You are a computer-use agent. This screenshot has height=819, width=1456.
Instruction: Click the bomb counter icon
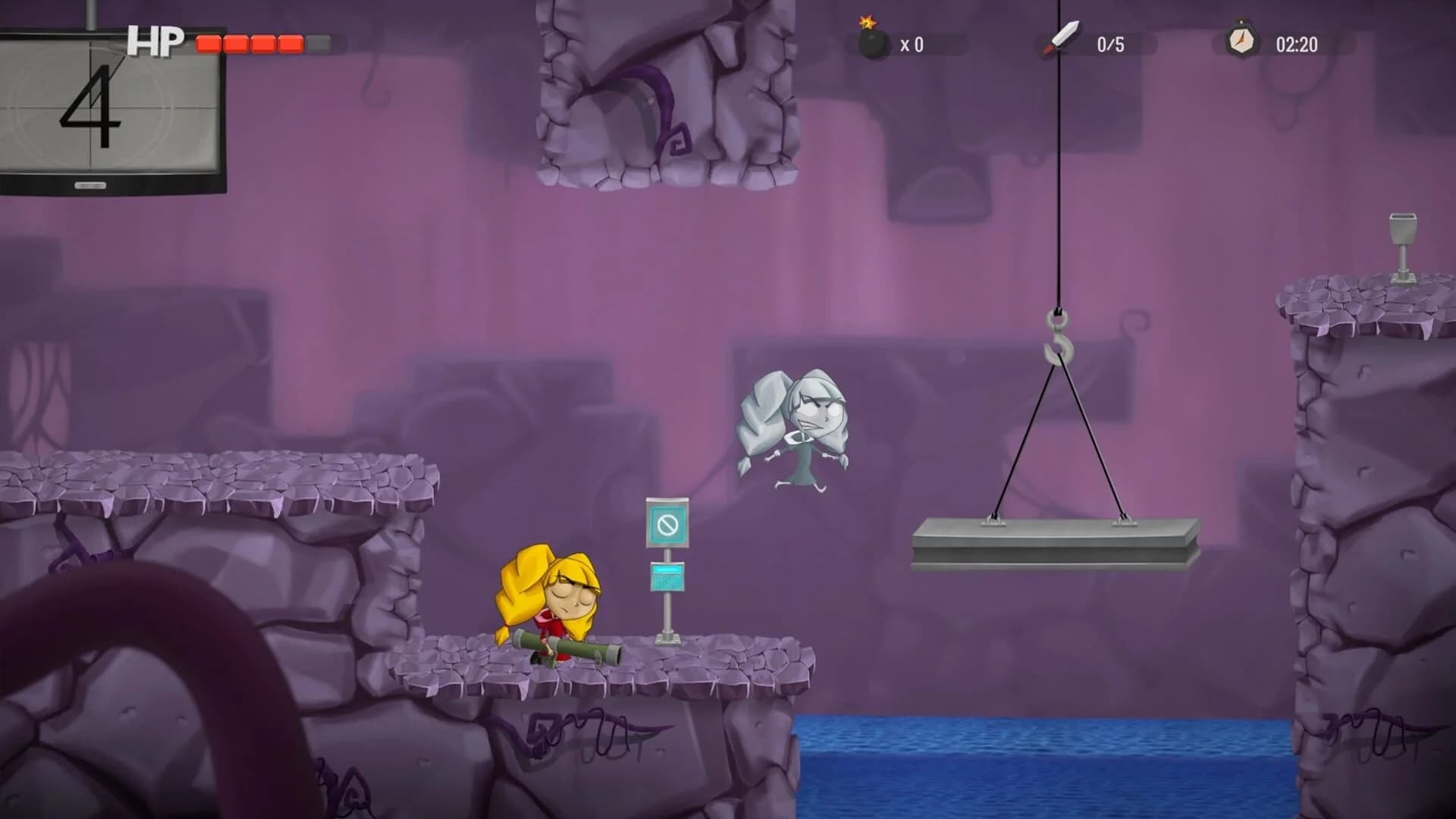click(872, 42)
